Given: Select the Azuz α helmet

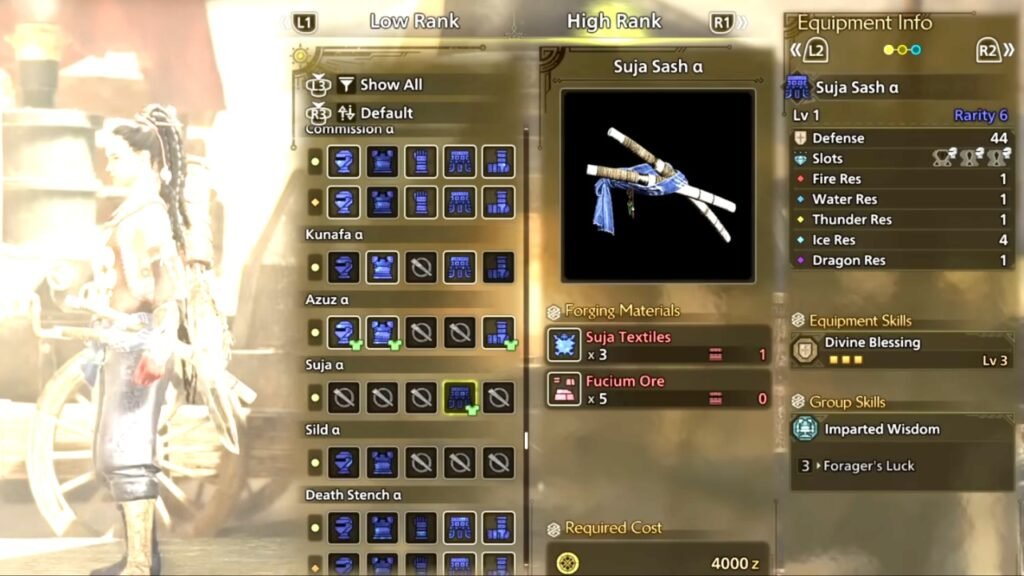Looking at the screenshot, I should point(345,332).
